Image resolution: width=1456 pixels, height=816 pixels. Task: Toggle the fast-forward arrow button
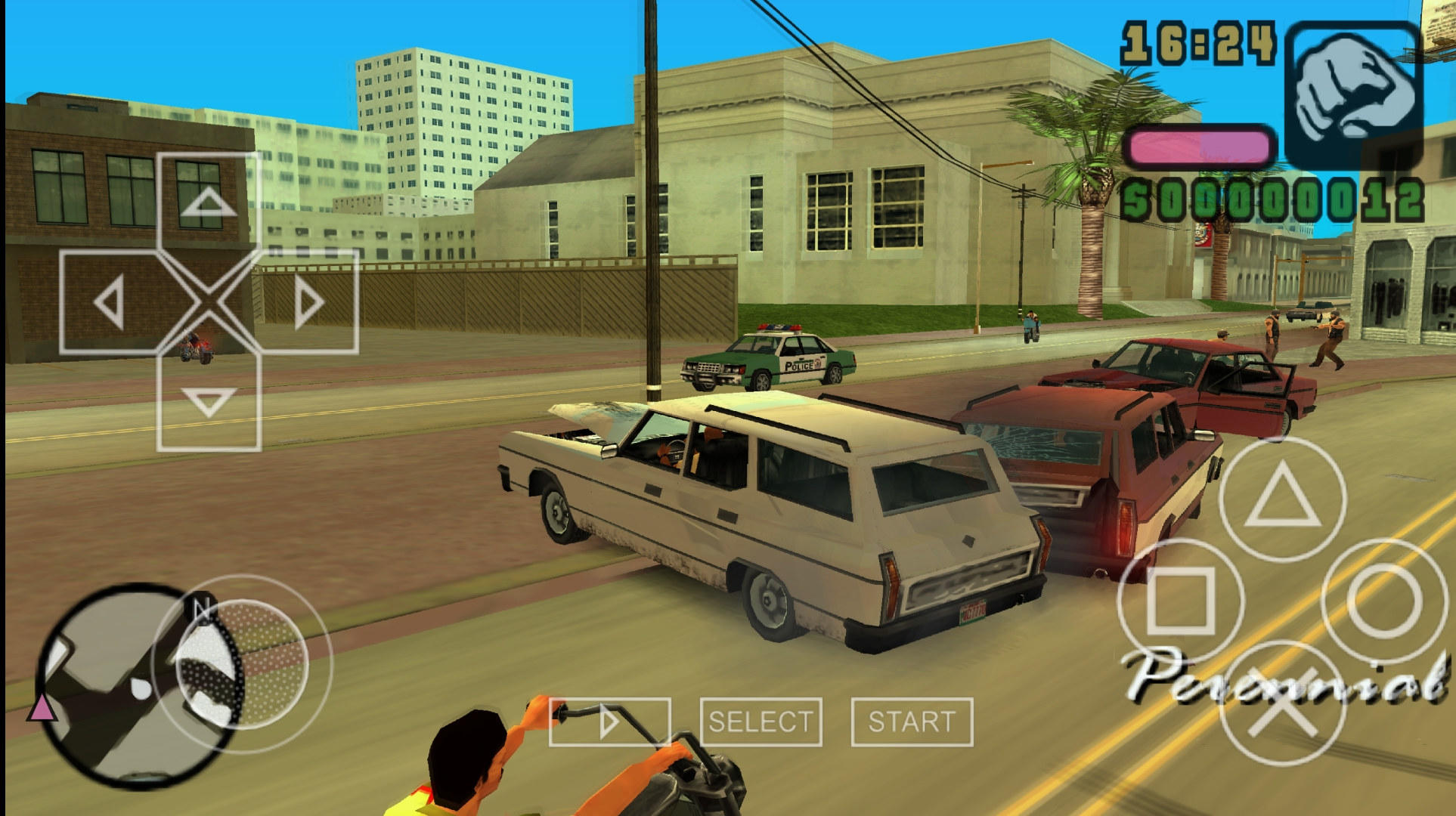pyautogui.click(x=609, y=722)
